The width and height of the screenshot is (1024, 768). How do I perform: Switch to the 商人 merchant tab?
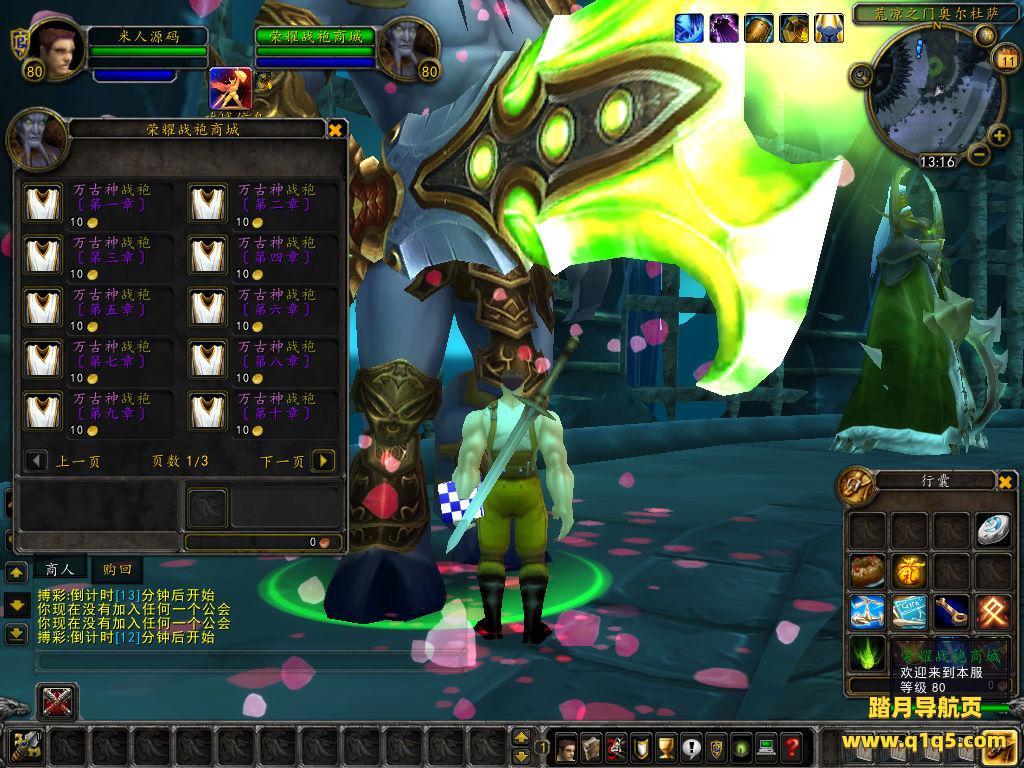click(60, 569)
